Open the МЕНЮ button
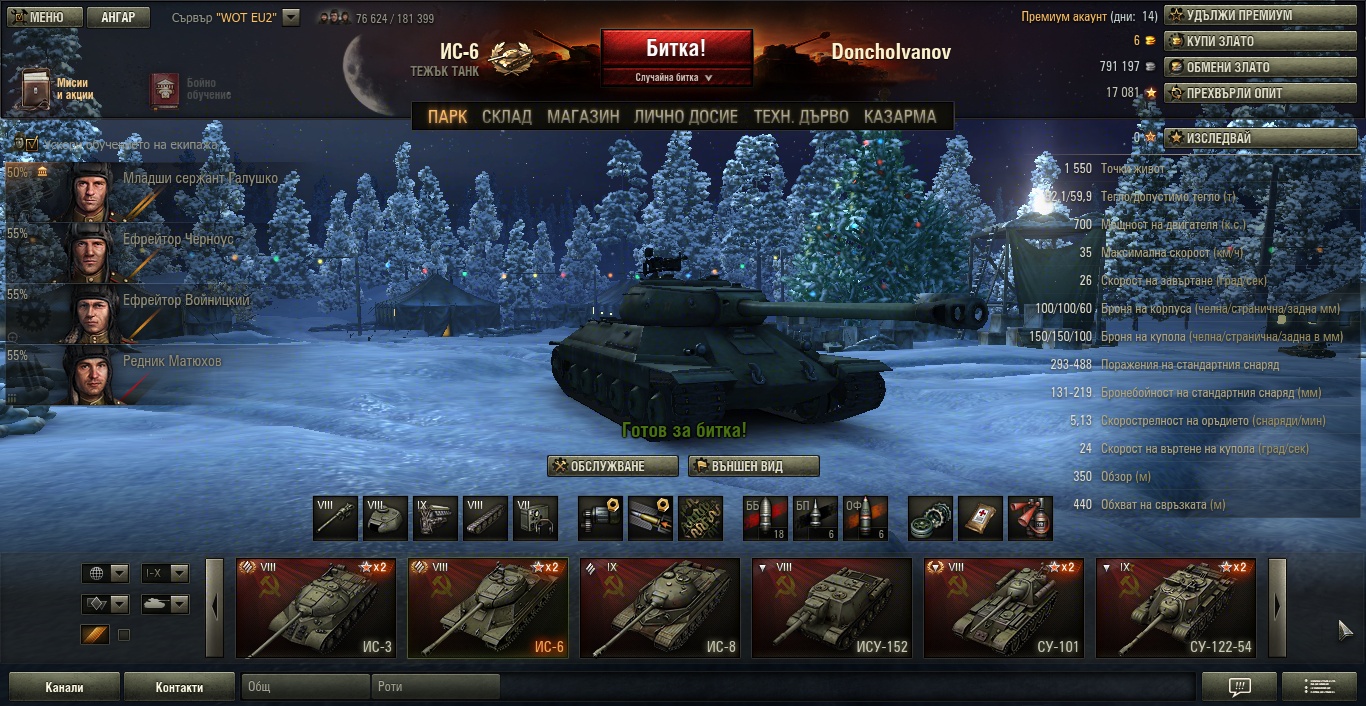 click(x=40, y=17)
